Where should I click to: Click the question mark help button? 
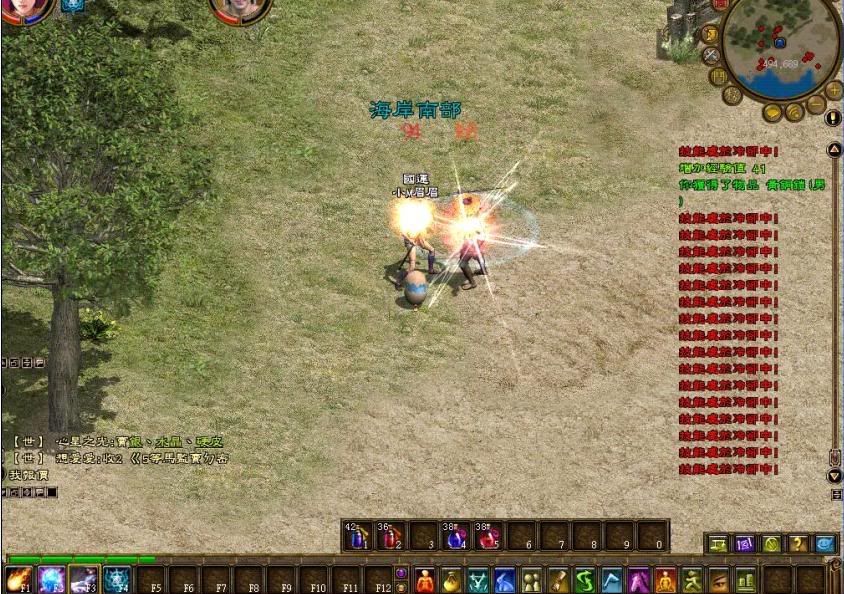tap(797, 544)
